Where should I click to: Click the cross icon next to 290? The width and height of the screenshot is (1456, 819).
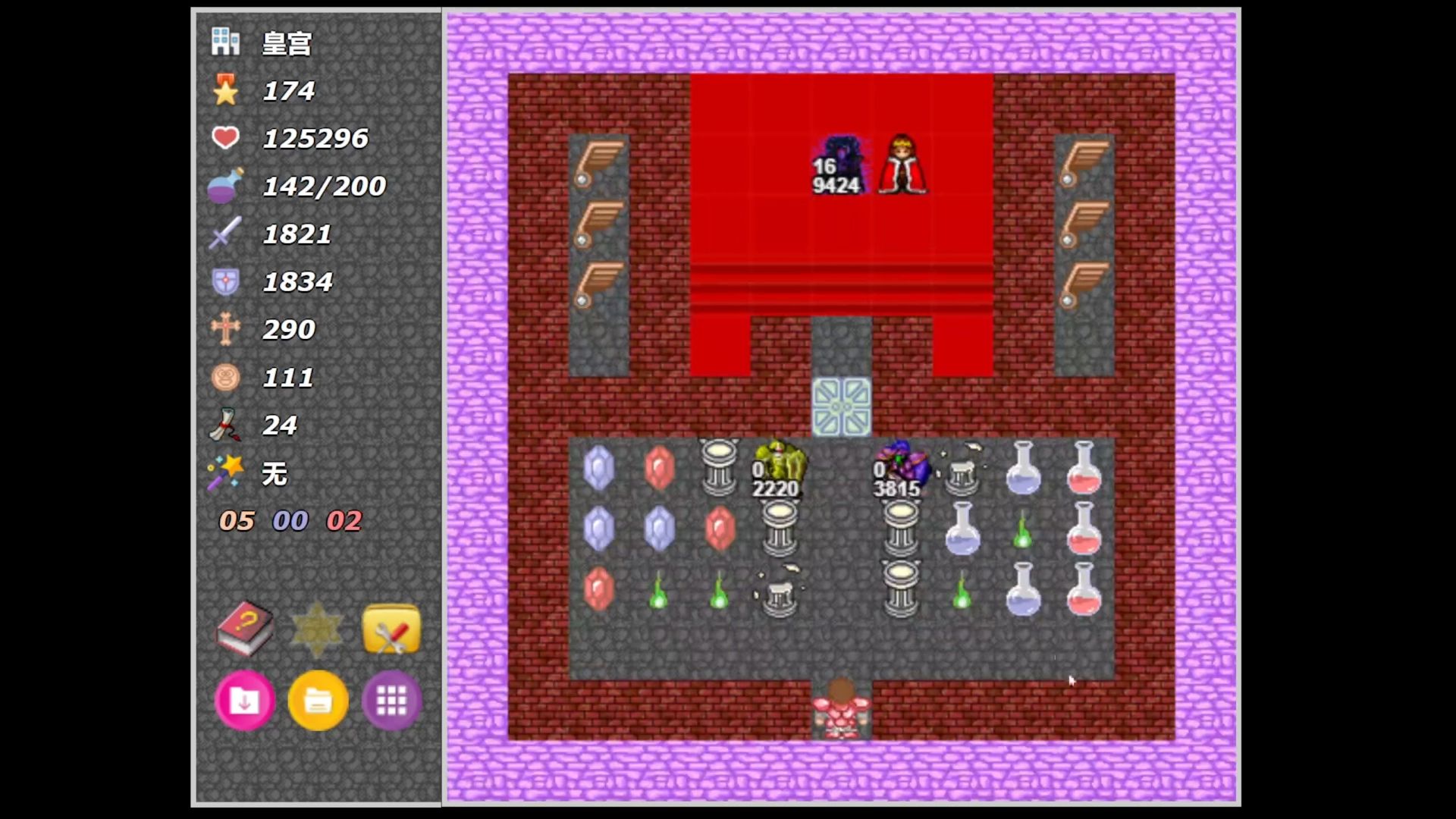227,329
